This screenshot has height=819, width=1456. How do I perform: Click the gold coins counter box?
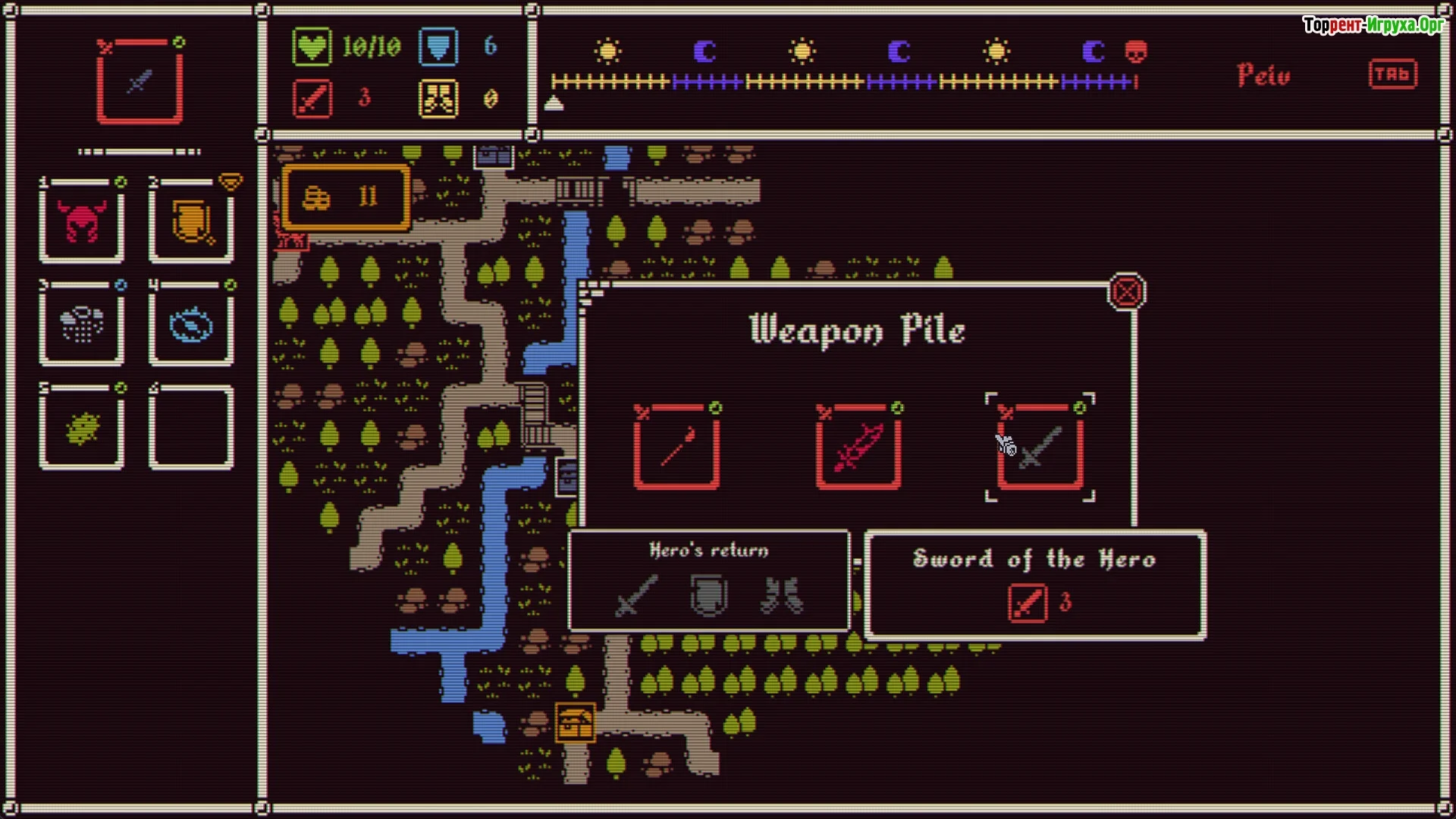click(347, 198)
